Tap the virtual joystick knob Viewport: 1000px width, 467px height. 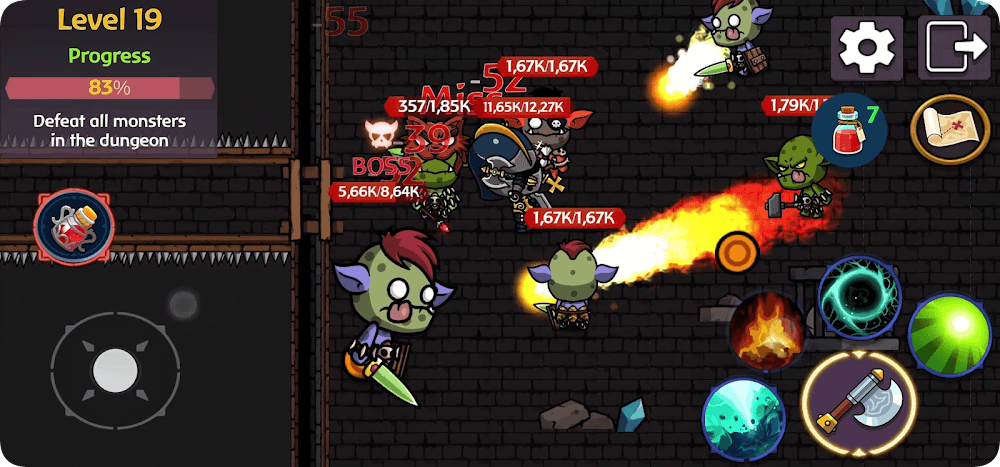tap(115, 371)
